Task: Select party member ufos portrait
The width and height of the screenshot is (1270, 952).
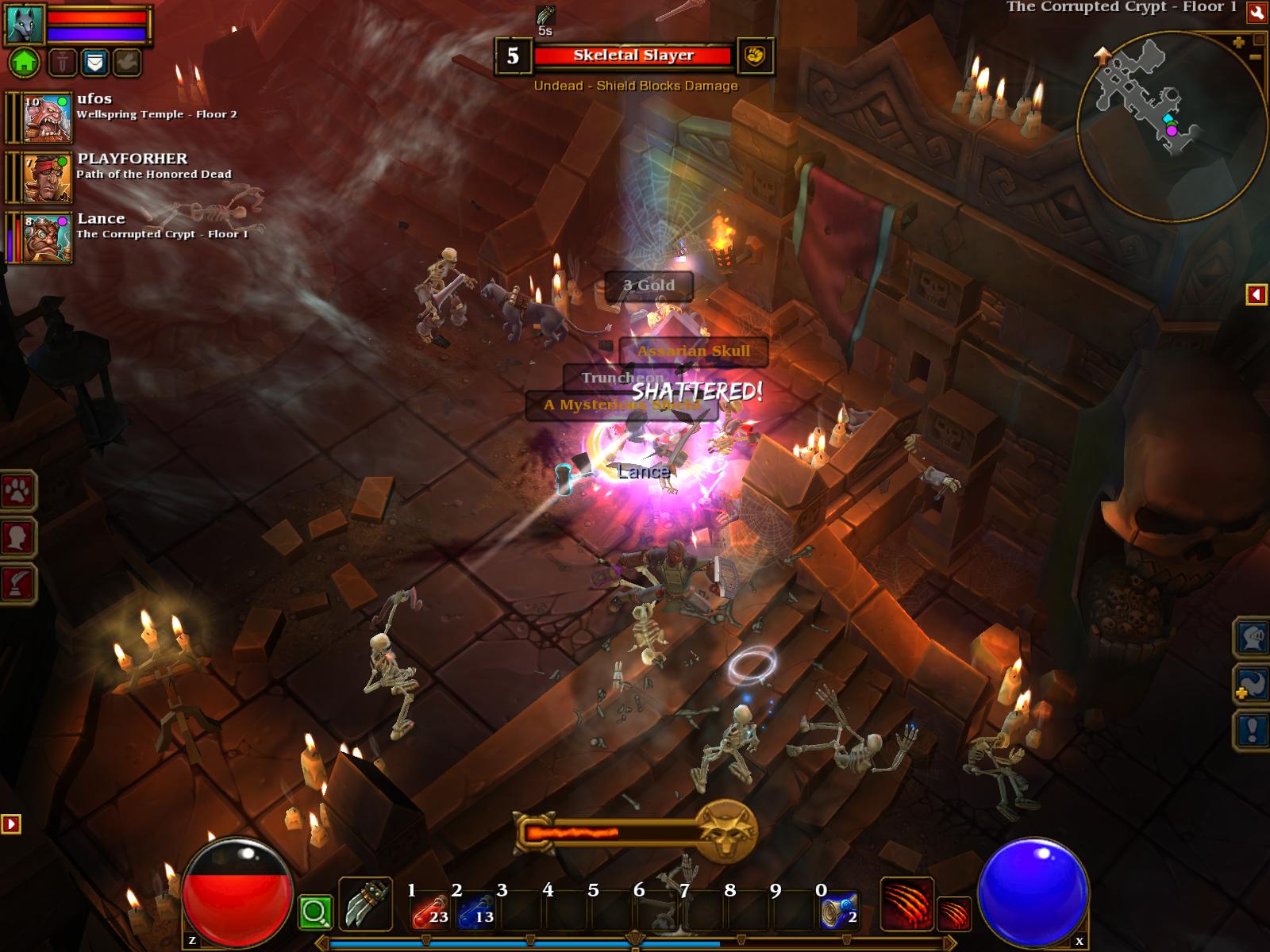Action: 48,117
